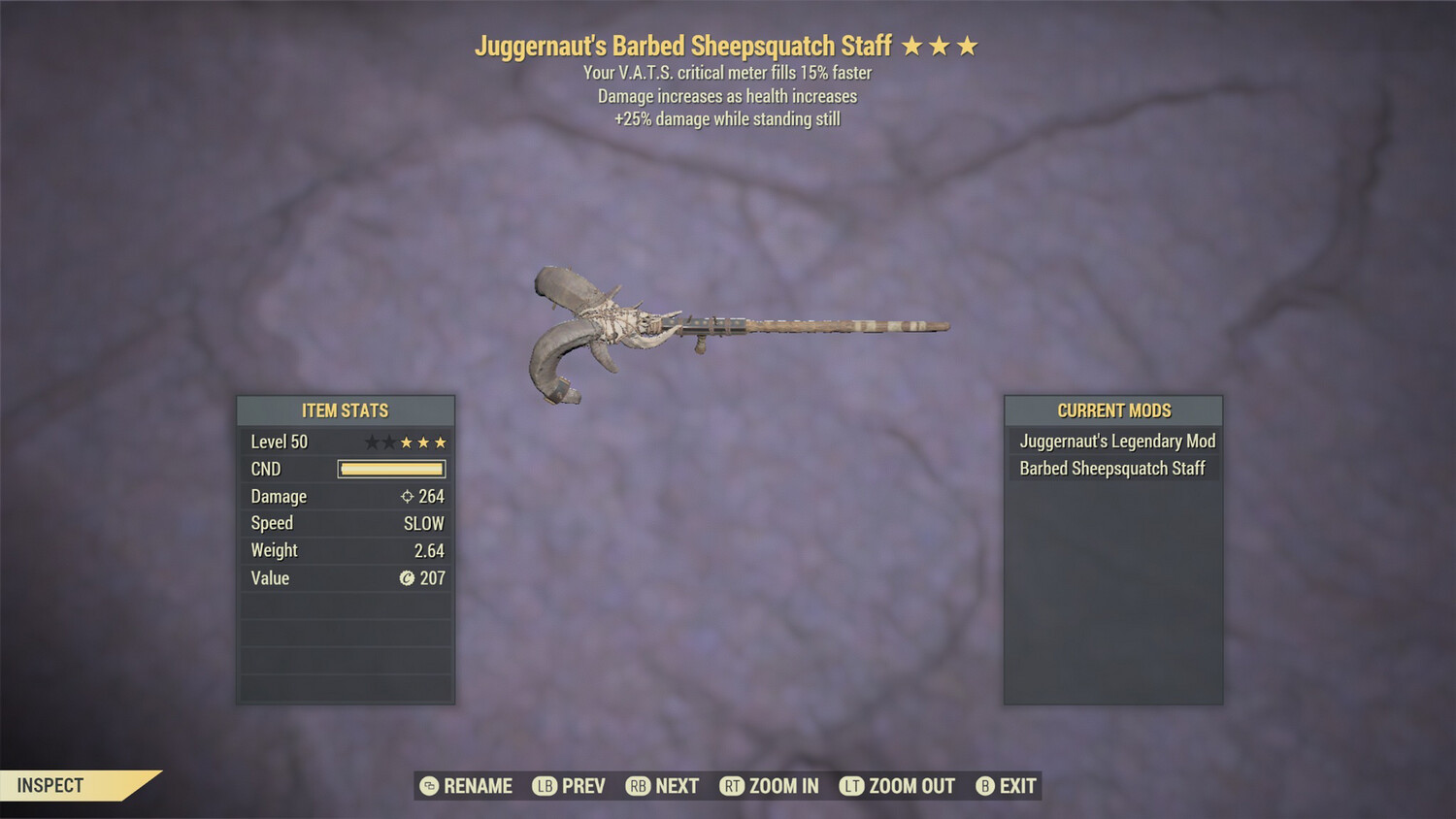
Task: Choose ZOOM OUT on the weapon
Action: (898, 786)
